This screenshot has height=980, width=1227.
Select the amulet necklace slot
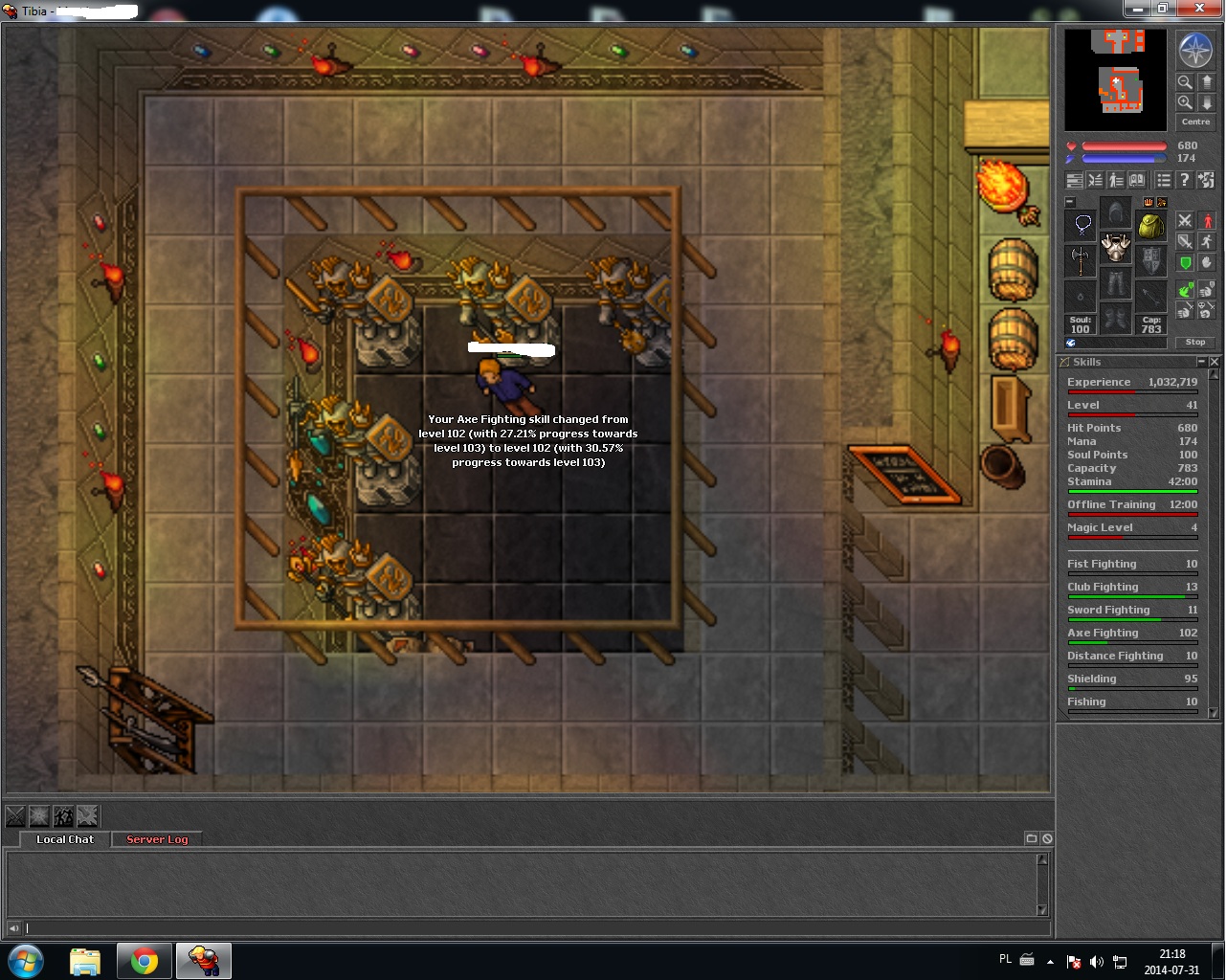[x=1082, y=225]
